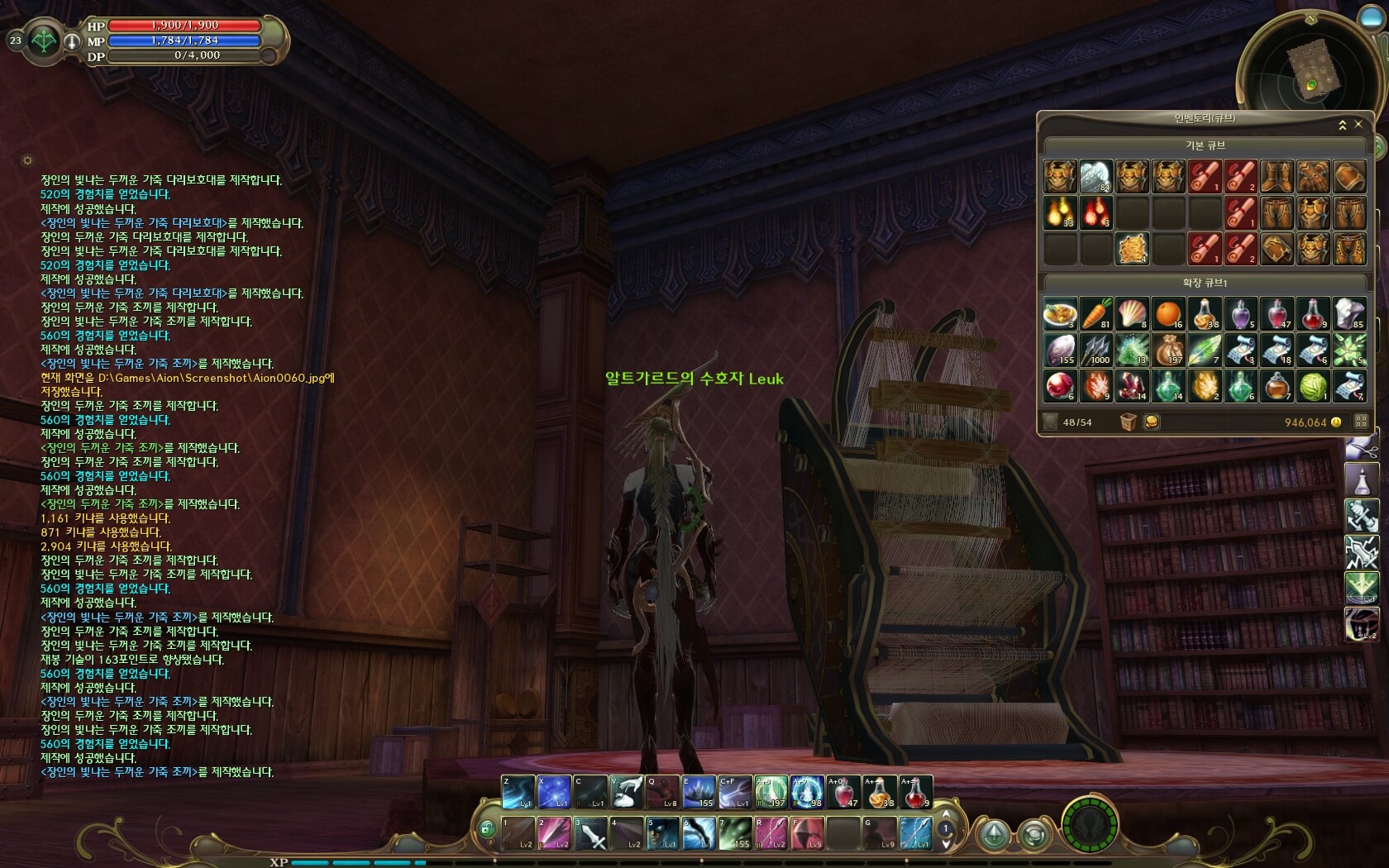
Task: Activate the masked face skill on slot 5
Action: (x=662, y=833)
